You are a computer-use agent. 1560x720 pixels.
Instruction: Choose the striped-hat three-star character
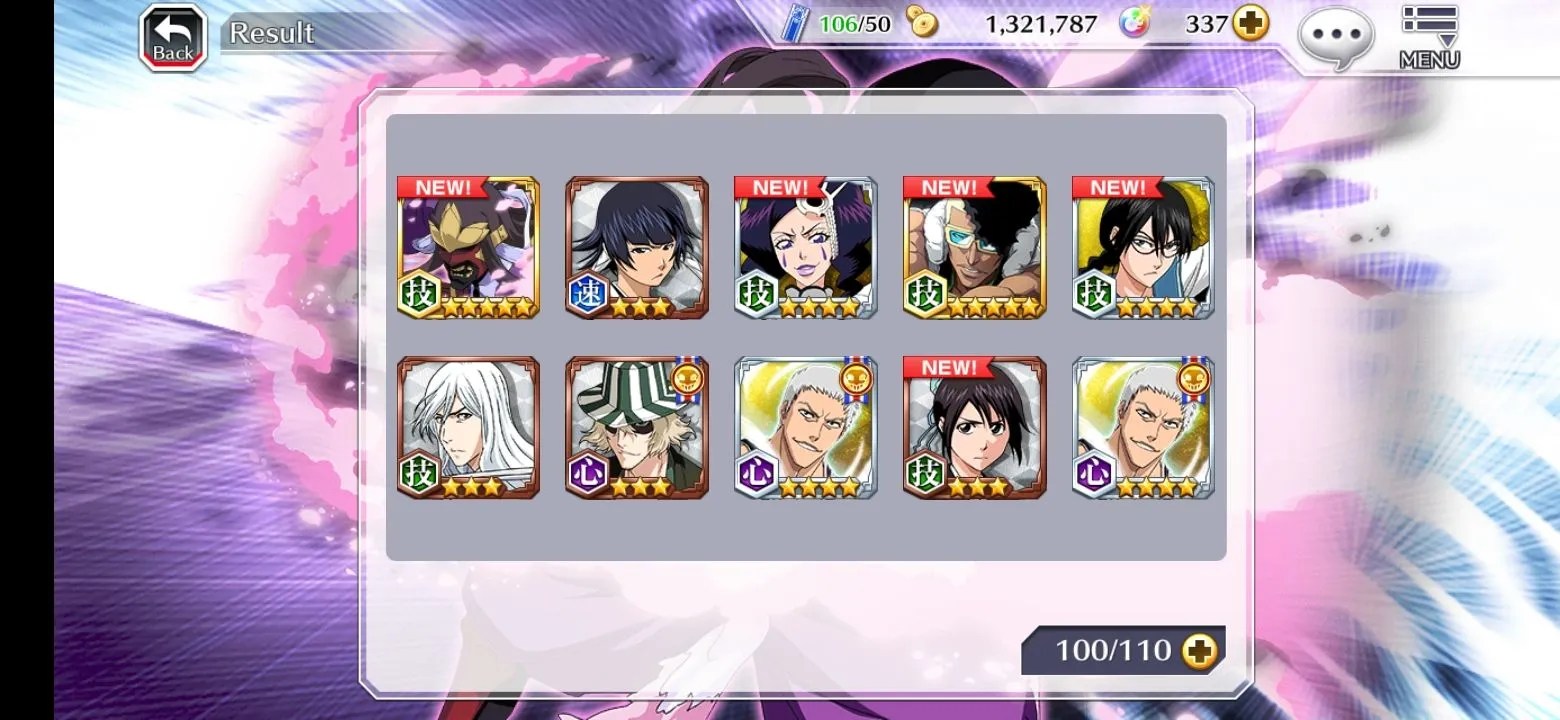637,427
